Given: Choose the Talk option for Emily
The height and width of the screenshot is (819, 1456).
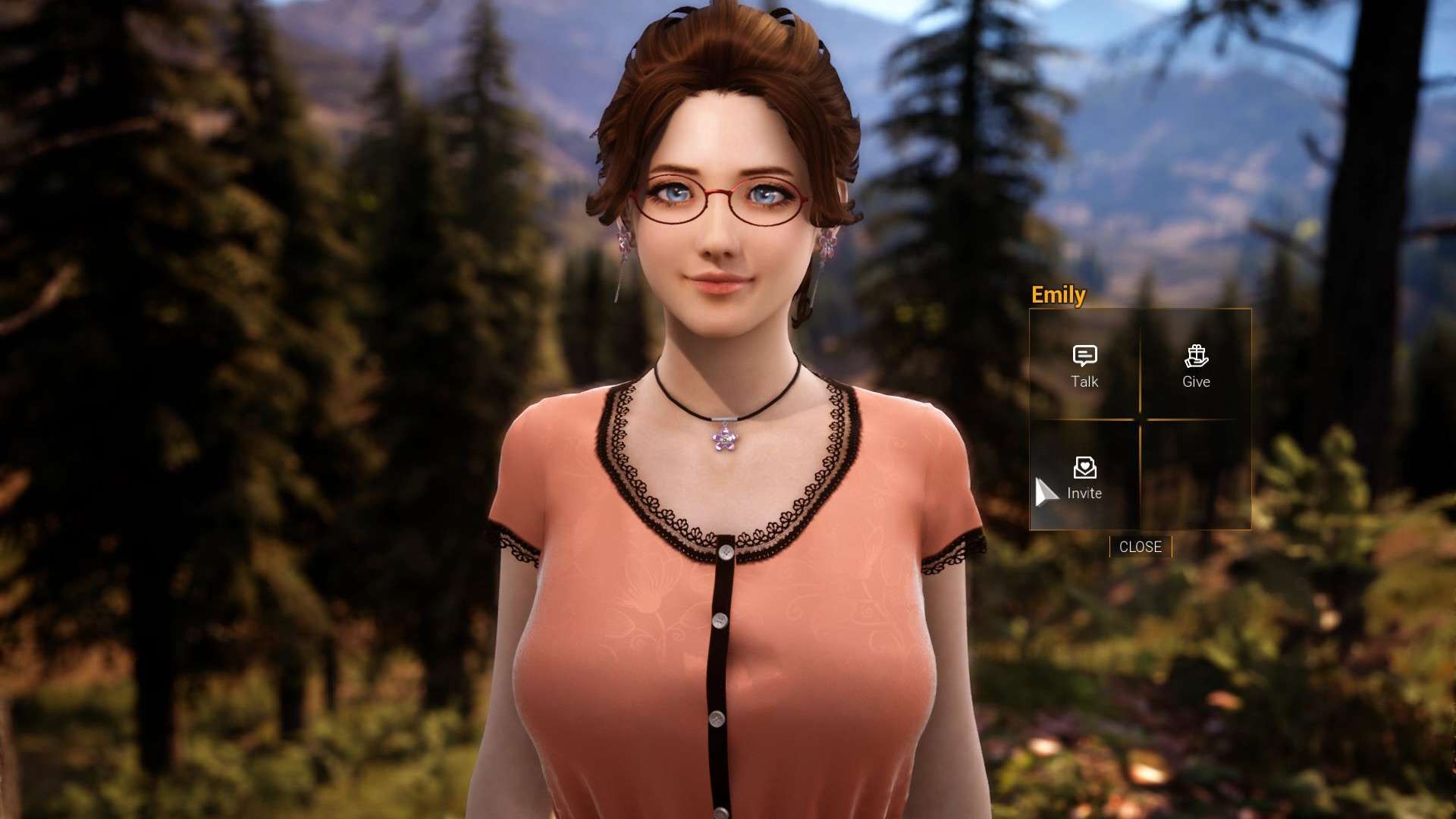Looking at the screenshot, I should coord(1084,366).
